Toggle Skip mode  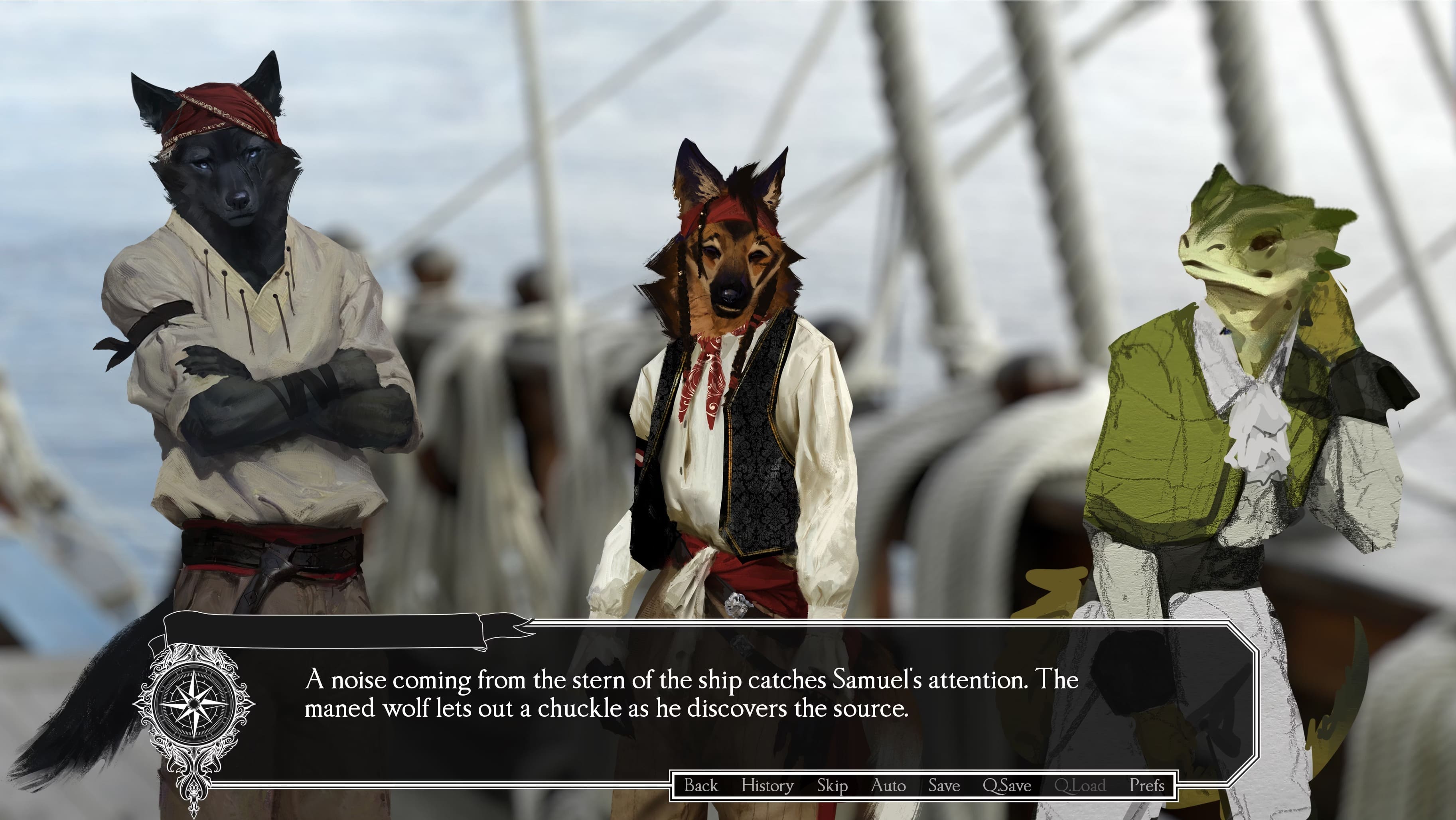(x=832, y=786)
